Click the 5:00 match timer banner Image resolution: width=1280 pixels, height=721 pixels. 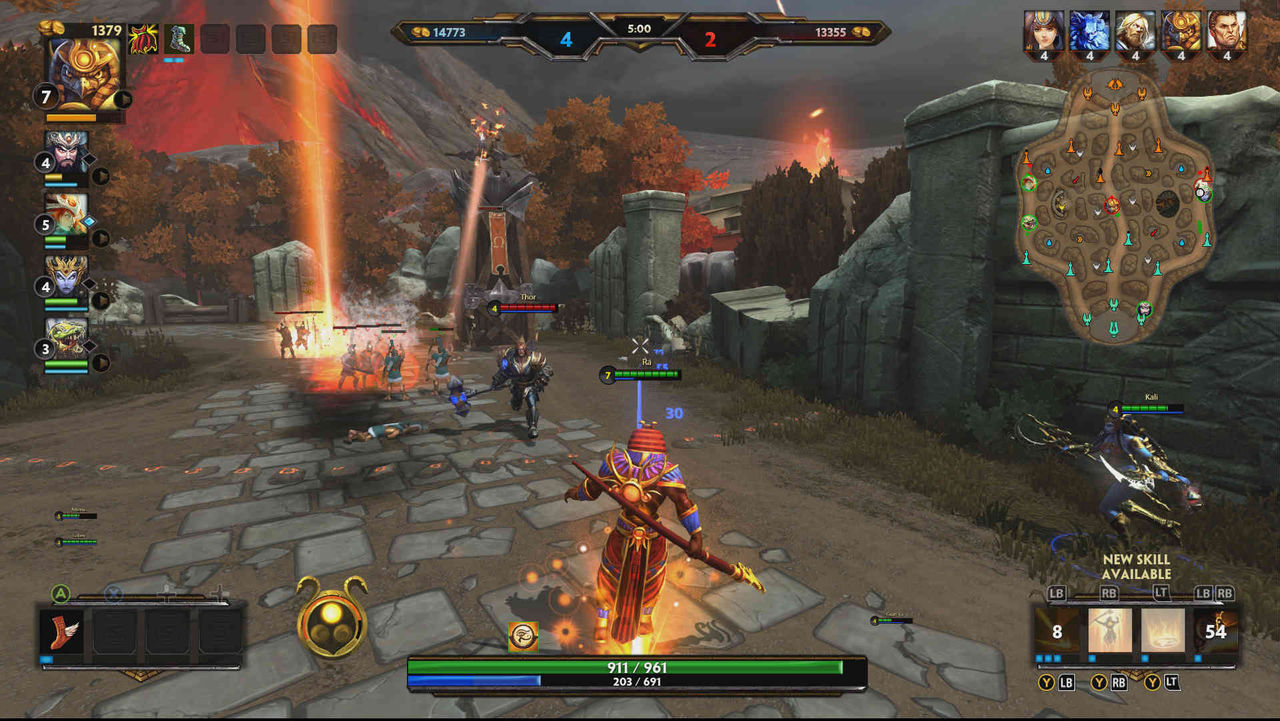[x=638, y=28]
